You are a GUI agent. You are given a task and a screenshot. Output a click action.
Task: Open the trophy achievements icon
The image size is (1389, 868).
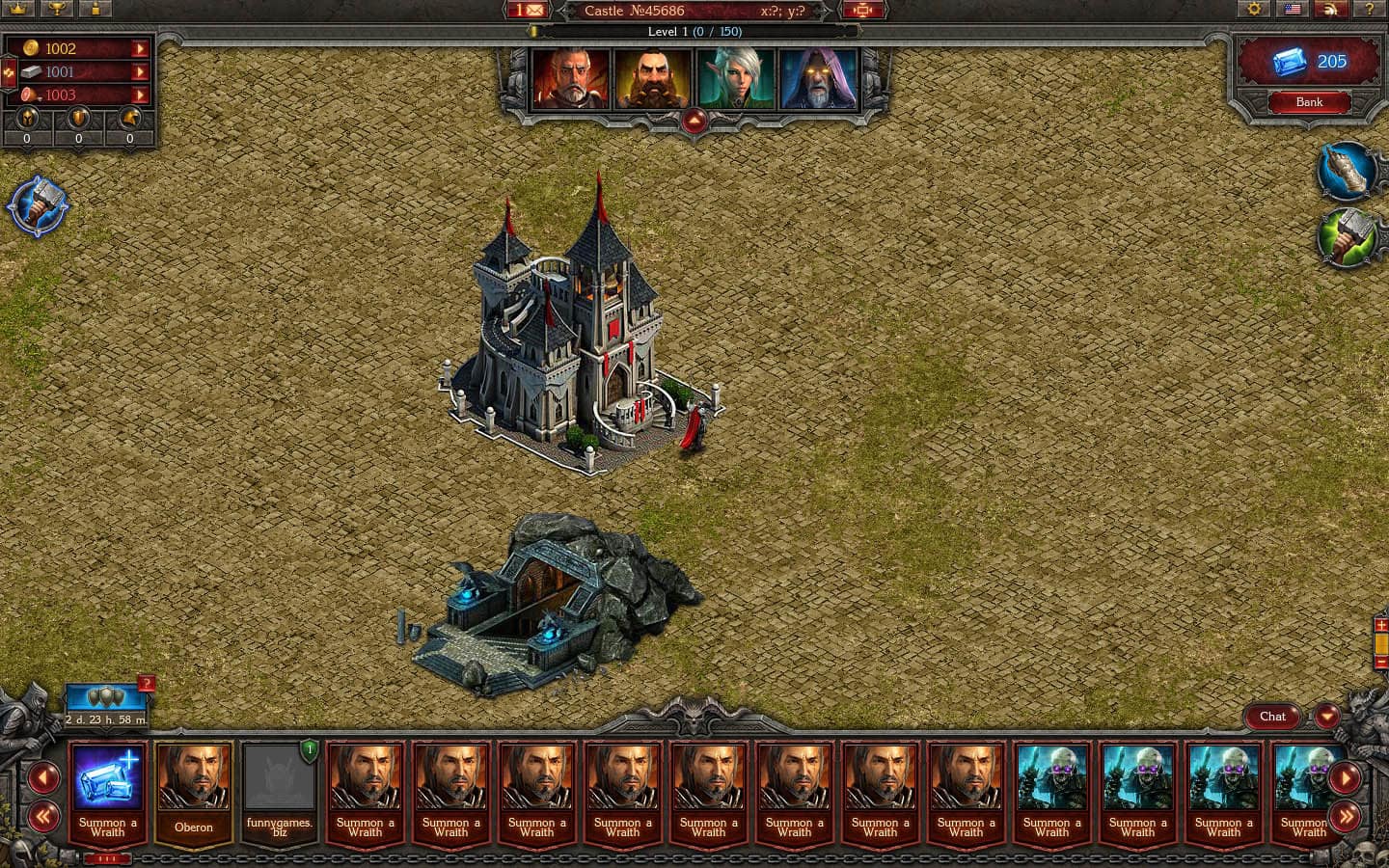point(58,10)
